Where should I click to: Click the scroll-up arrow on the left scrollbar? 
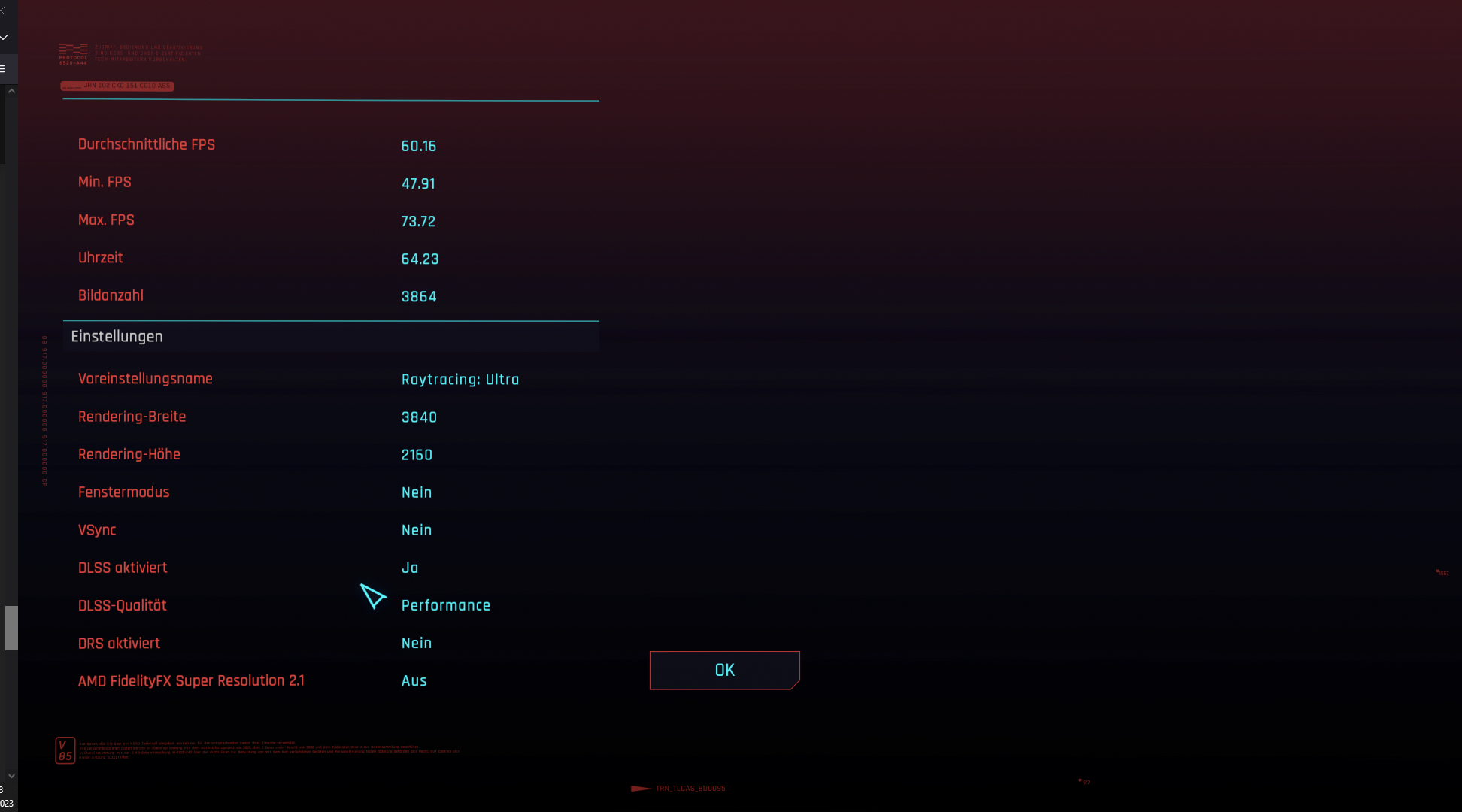(x=11, y=89)
